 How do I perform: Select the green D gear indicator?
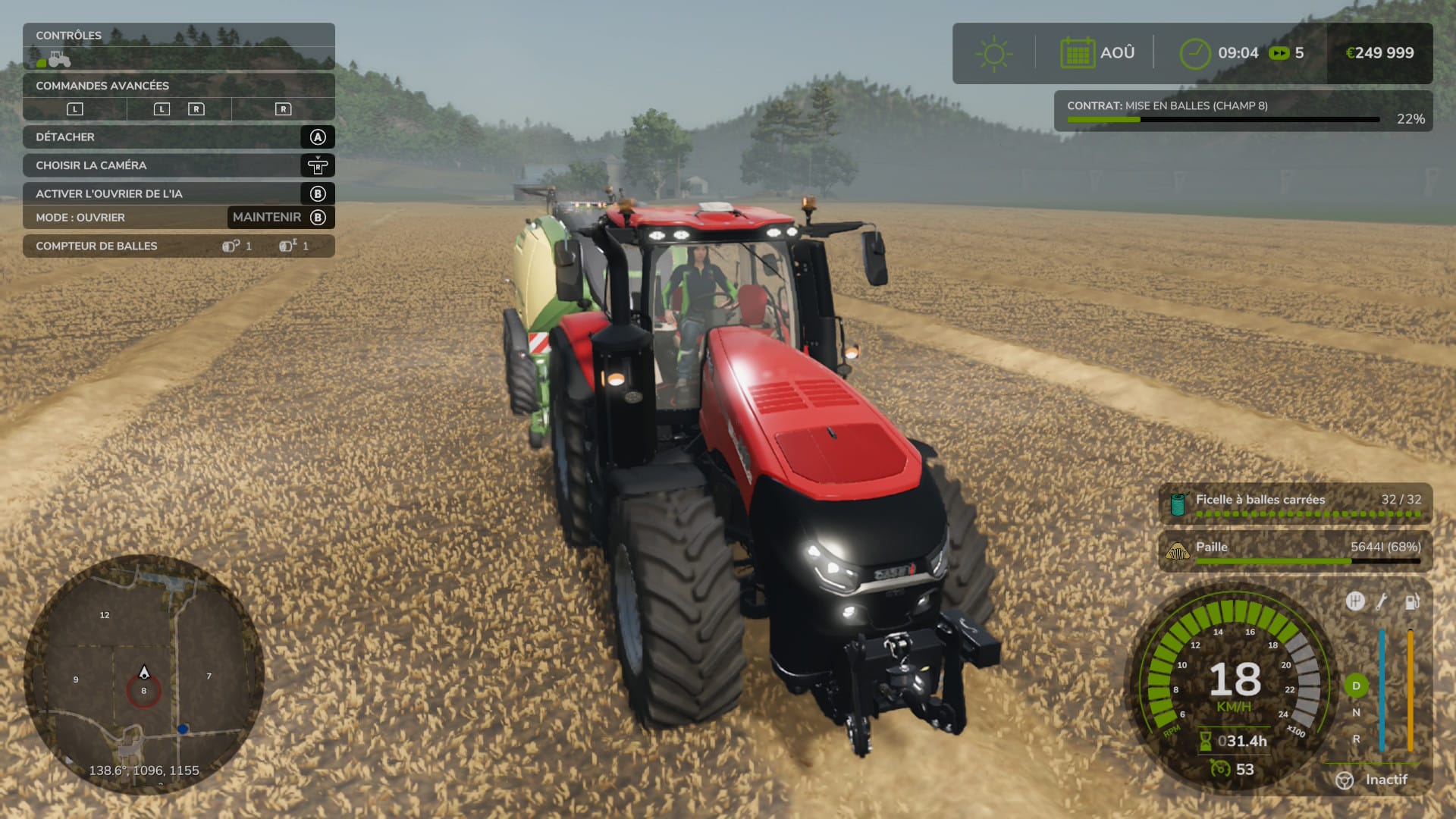(x=1356, y=686)
